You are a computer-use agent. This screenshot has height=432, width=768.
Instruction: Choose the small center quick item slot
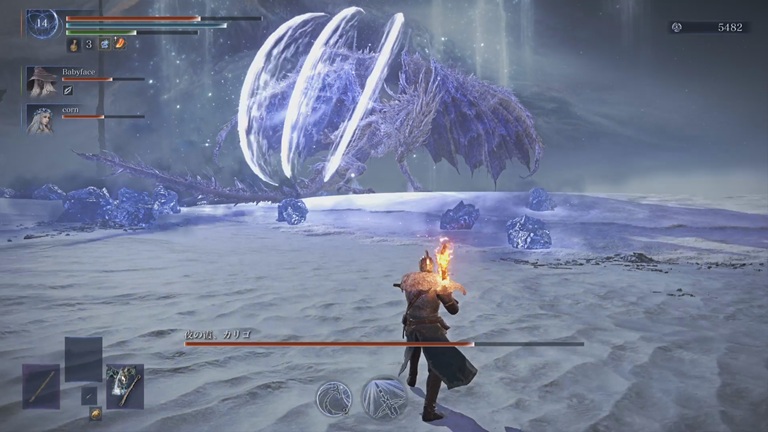tap(89, 395)
